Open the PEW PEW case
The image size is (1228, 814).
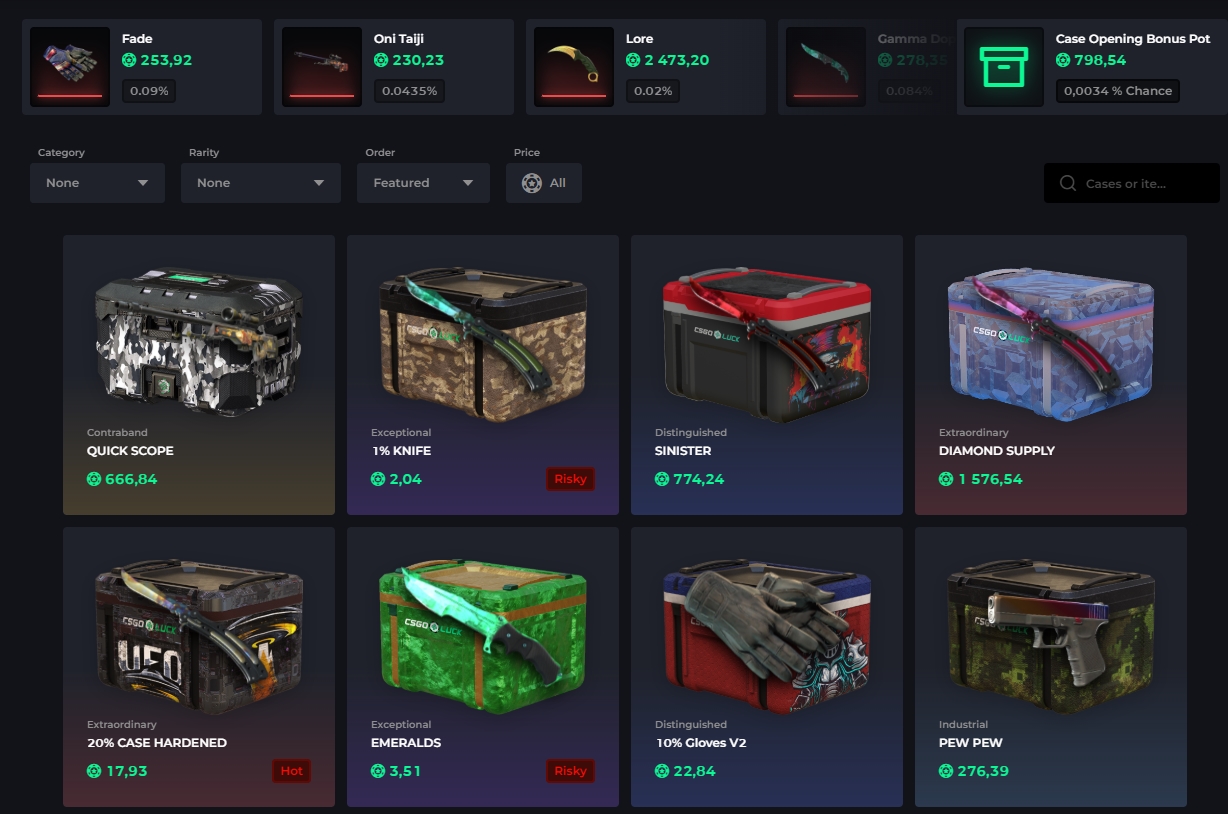(x=1051, y=666)
